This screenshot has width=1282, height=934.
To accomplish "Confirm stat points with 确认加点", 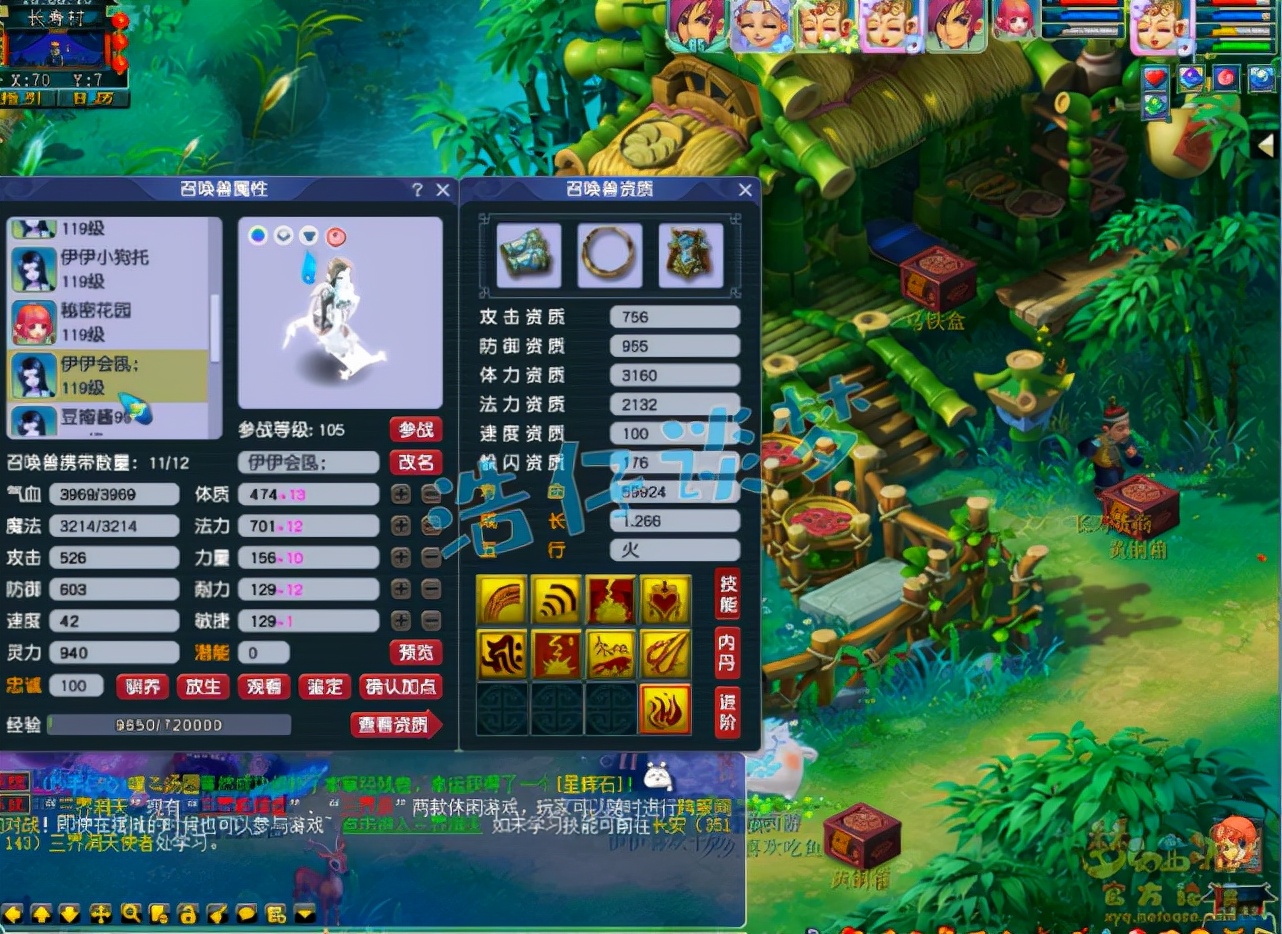I will (x=401, y=686).
